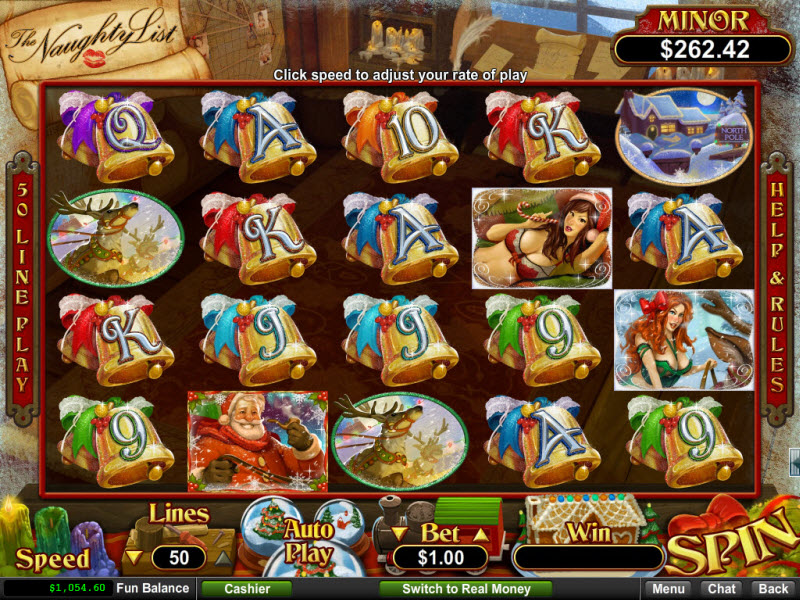Open the Chat window
The width and height of the screenshot is (800, 600).
[721, 589]
